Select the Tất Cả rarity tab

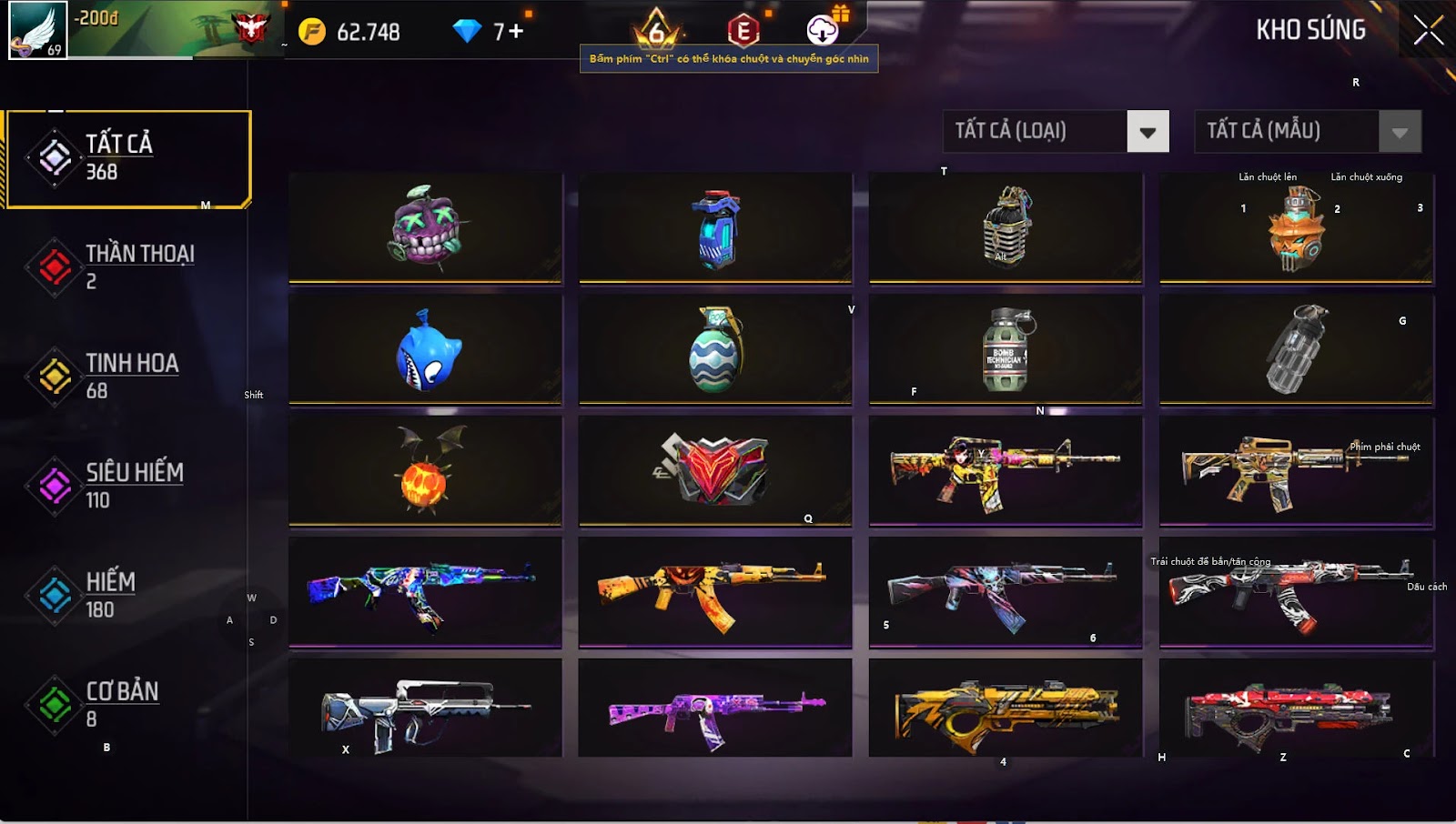click(x=127, y=158)
